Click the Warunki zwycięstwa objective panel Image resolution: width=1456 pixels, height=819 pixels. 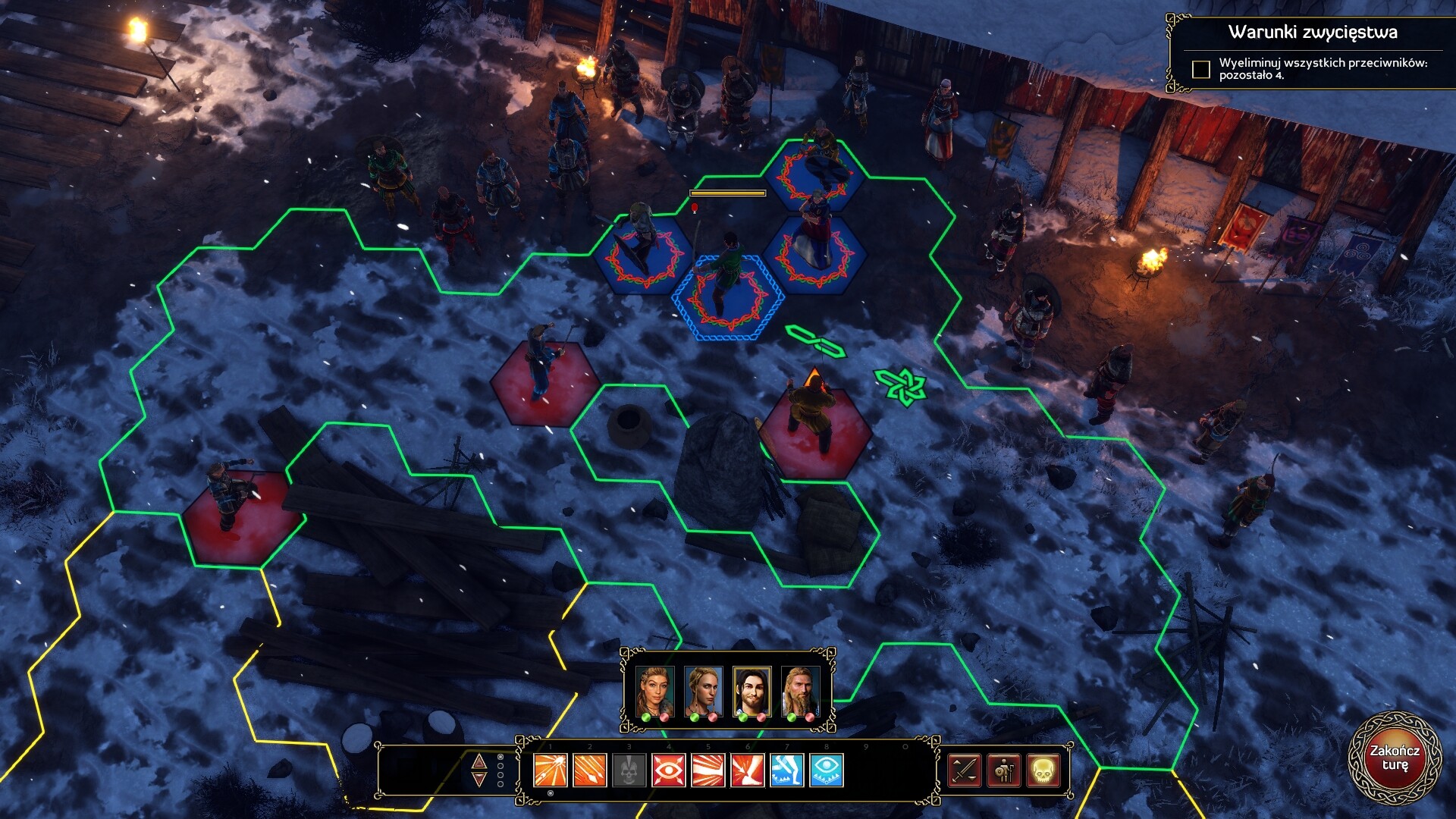1311,53
